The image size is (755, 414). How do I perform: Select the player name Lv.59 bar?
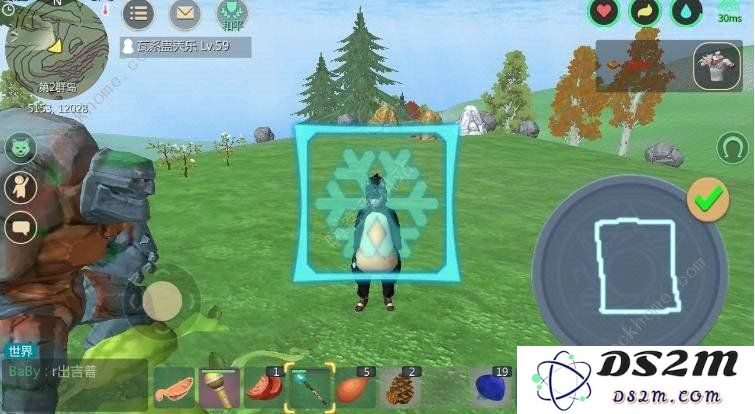(x=185, y=46)
